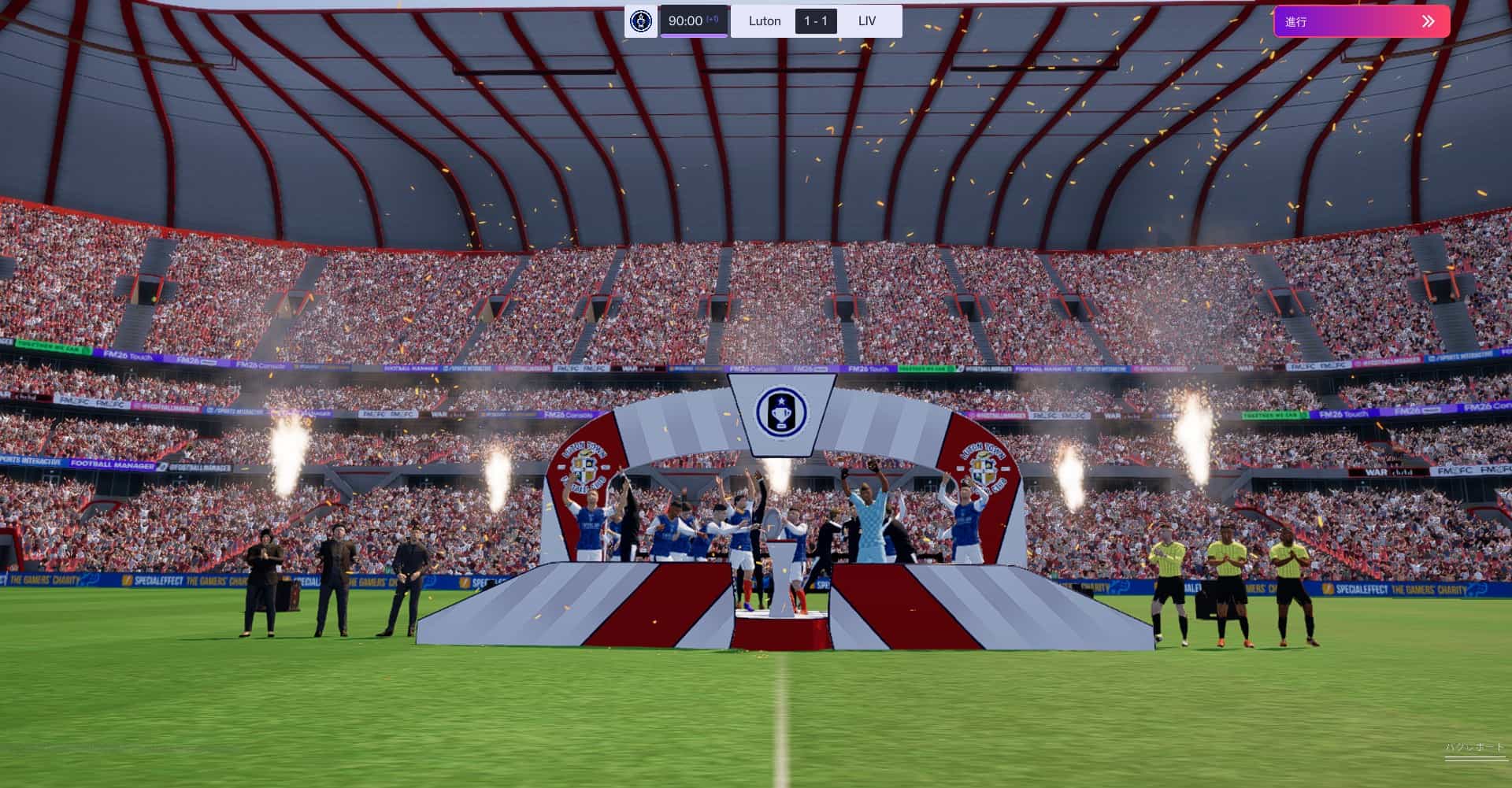Image resolution: width=1512 pixels, height=788 pixels.
Task: Open the Luton 1 - 1 LIV scoreboard
Action: 815,21
